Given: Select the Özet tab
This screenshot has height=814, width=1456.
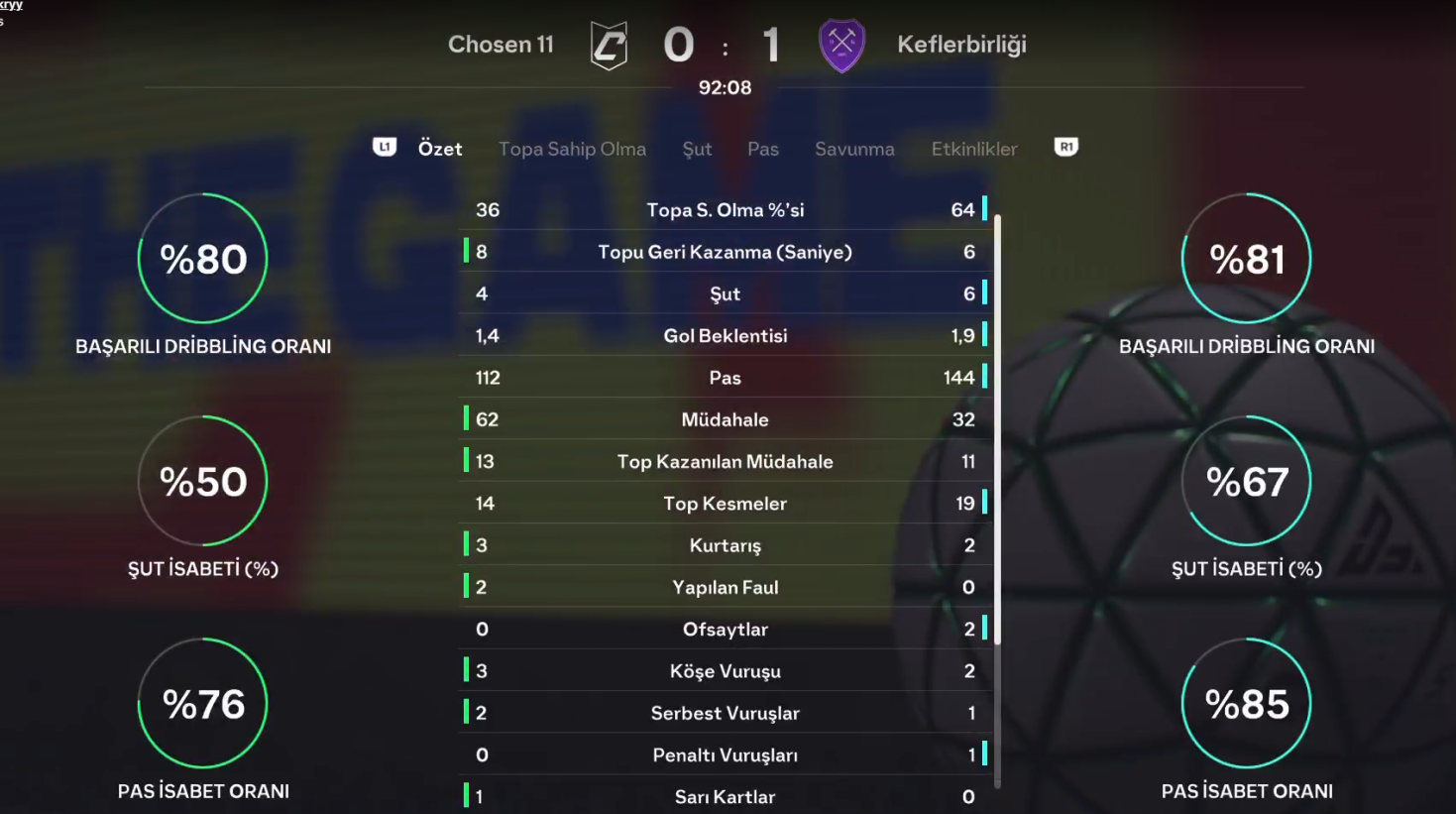Looking at the screenshot, I should pyautogui.click(x=439, y=149).
